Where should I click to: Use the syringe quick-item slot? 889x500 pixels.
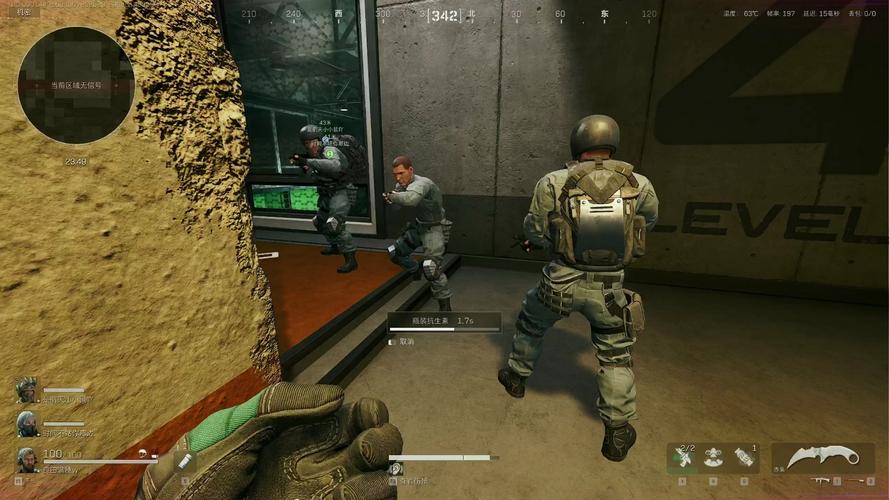[183, 461]
